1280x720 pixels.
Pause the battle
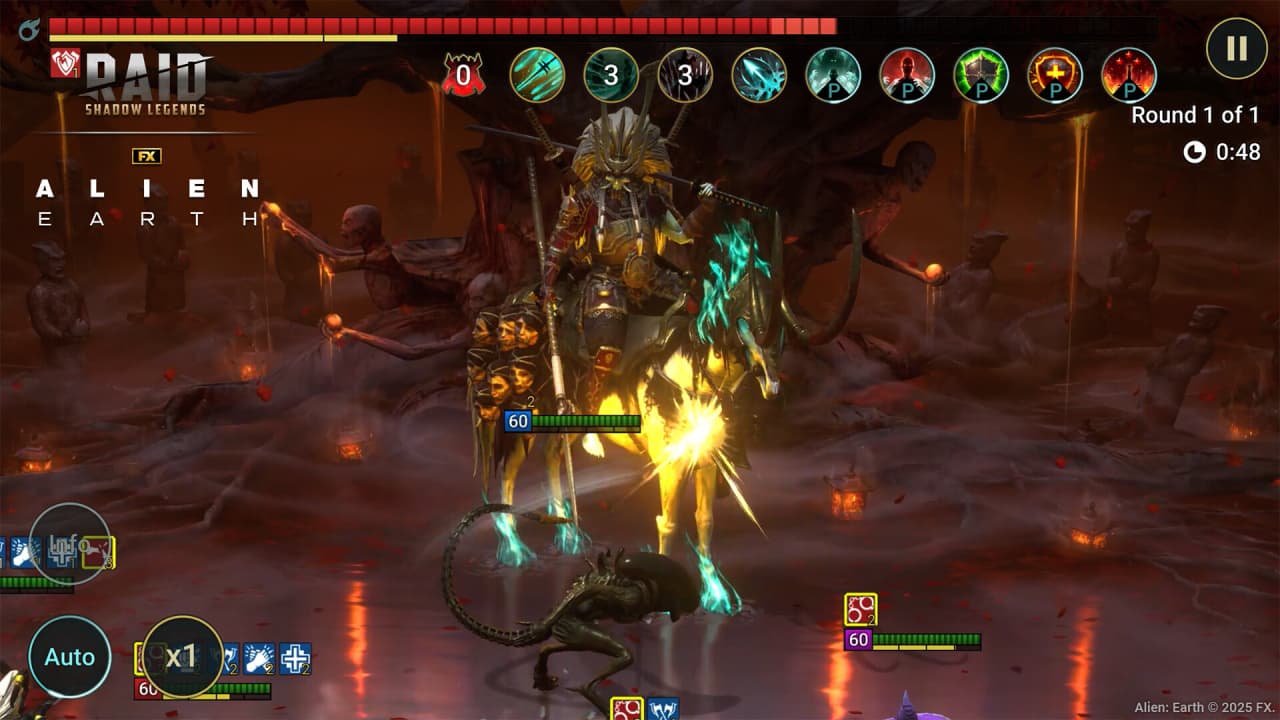1237,49
